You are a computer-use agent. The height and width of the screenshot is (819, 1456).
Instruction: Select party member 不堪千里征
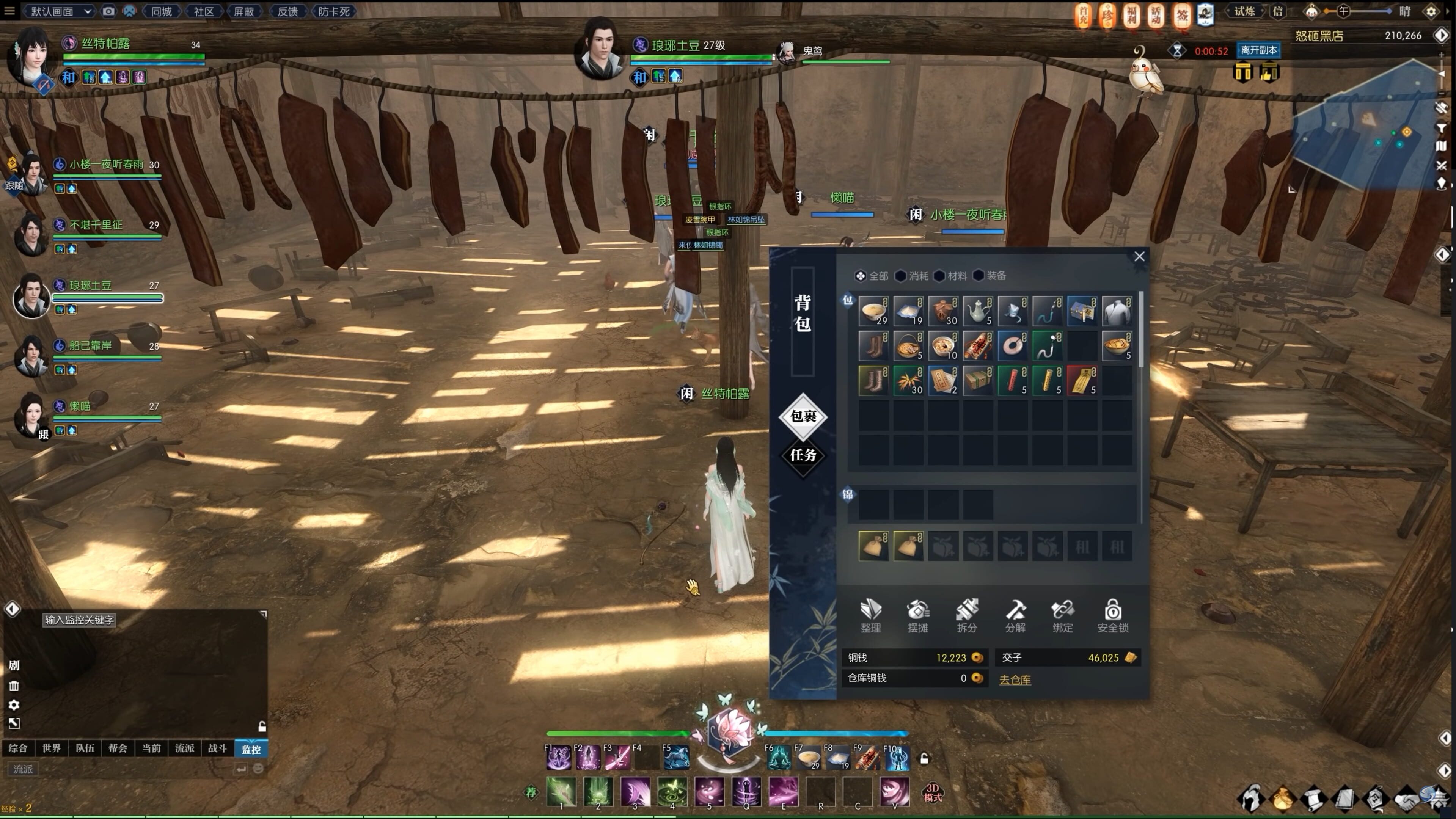pyautogui.click(x=95, y=225)
